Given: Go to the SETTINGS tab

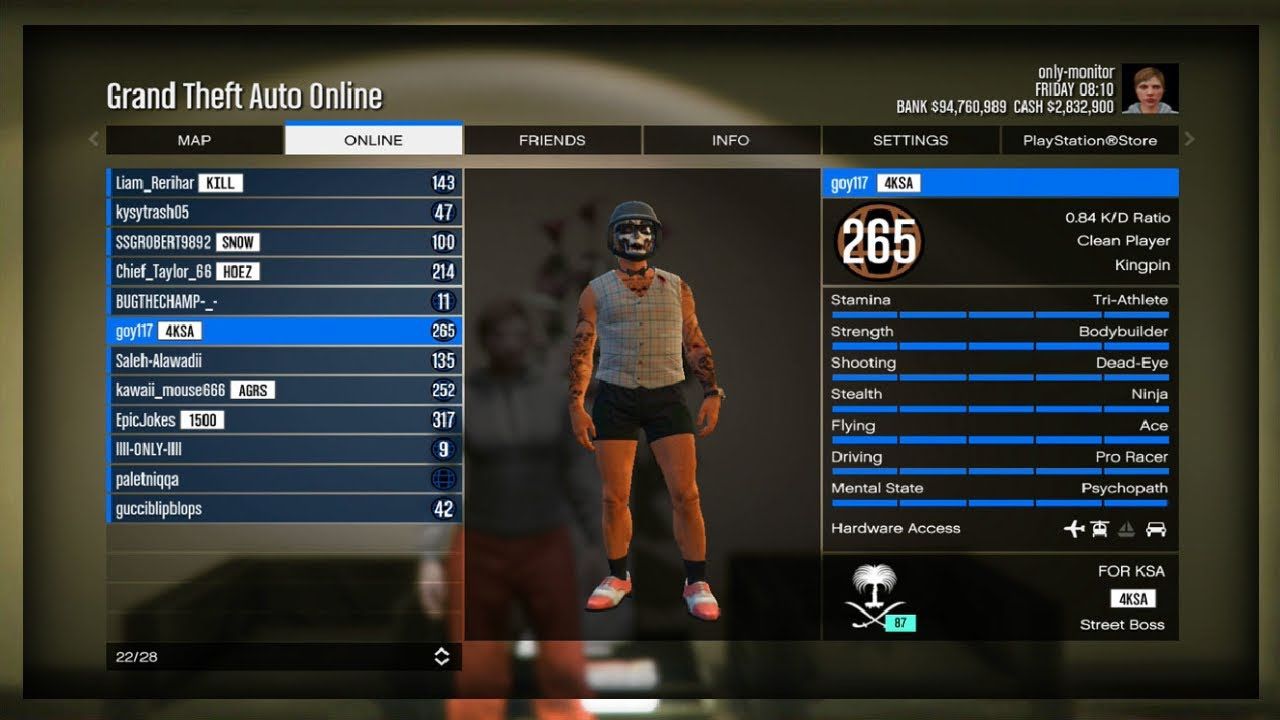Looking at the screenshot, I should 910,140.
